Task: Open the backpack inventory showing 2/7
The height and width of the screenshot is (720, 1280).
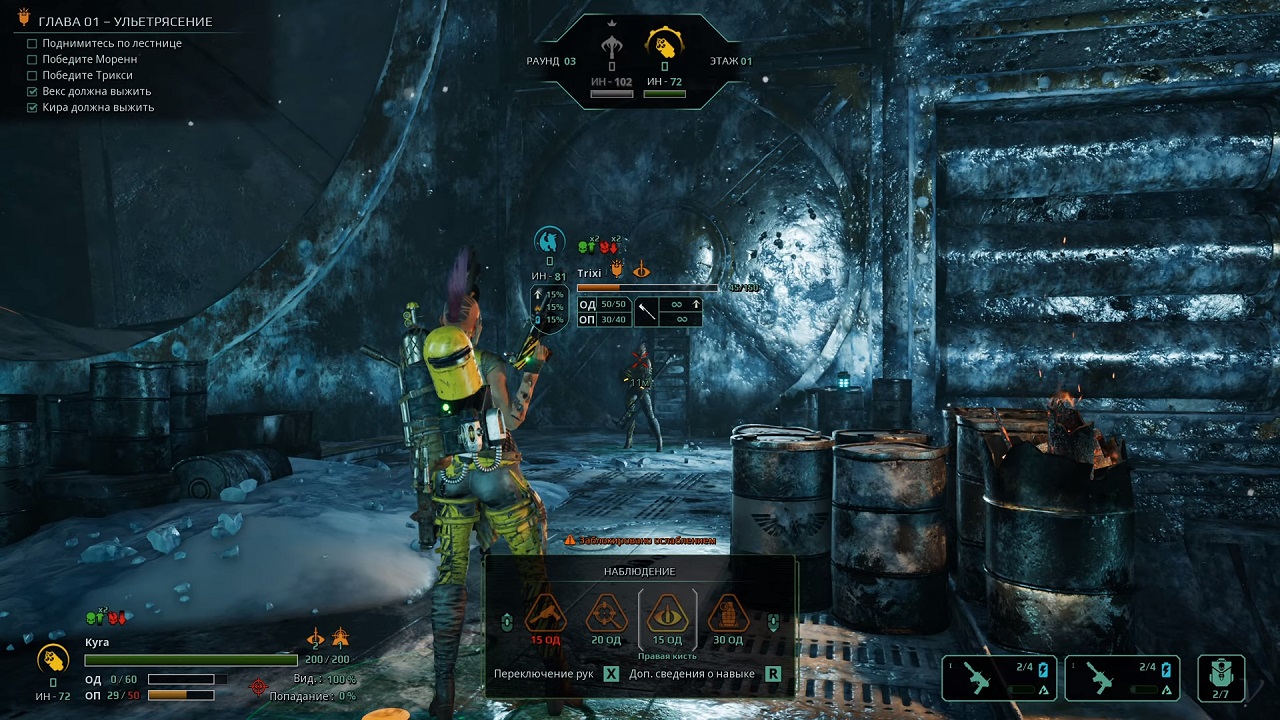Action: [x=1220, y=677]
